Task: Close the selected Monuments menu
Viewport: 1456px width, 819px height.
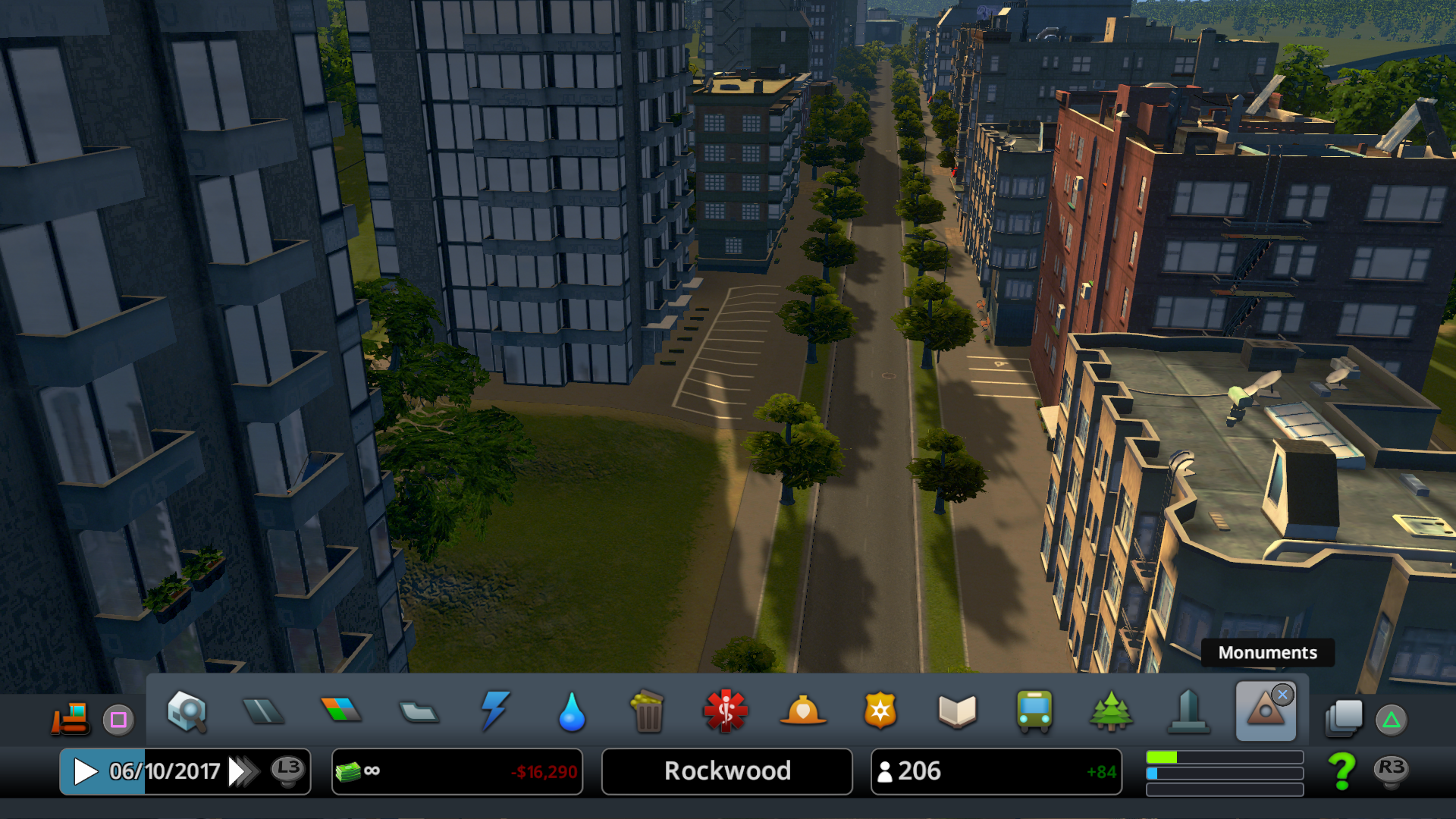Action: coord(1282,695)
